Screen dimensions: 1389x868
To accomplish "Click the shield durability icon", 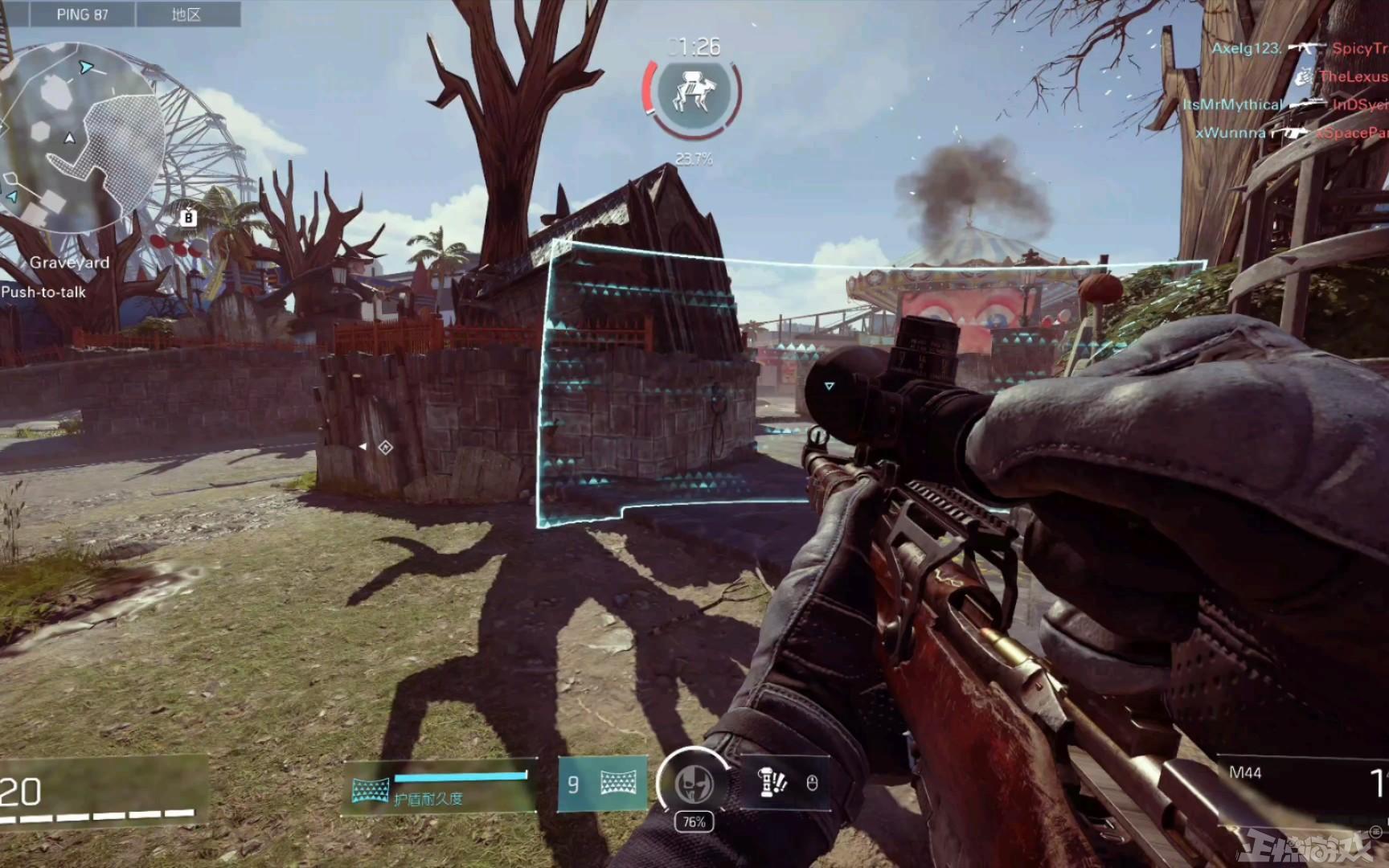I will (x=371, y=791).
